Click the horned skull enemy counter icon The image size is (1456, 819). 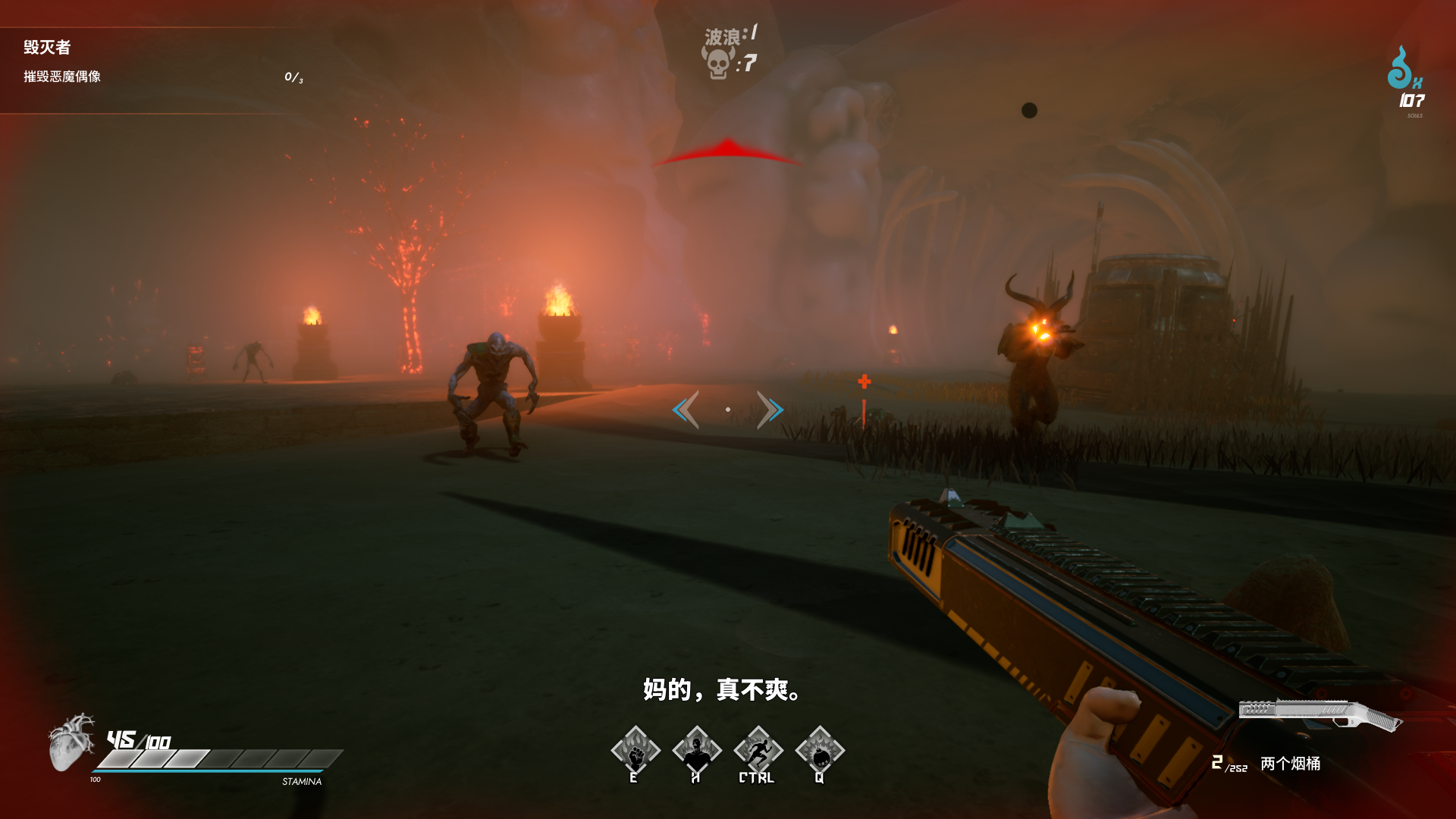pos(717,63)
